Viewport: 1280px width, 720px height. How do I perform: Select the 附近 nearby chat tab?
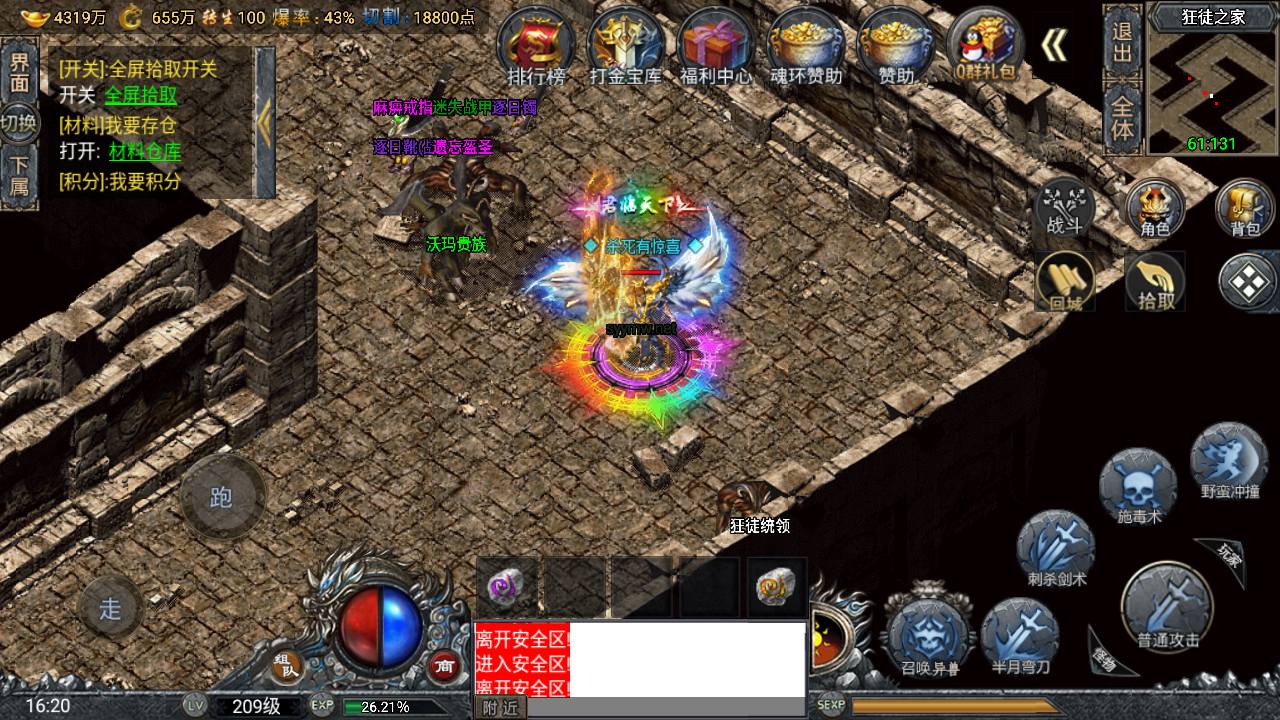[x=500, y=707]
